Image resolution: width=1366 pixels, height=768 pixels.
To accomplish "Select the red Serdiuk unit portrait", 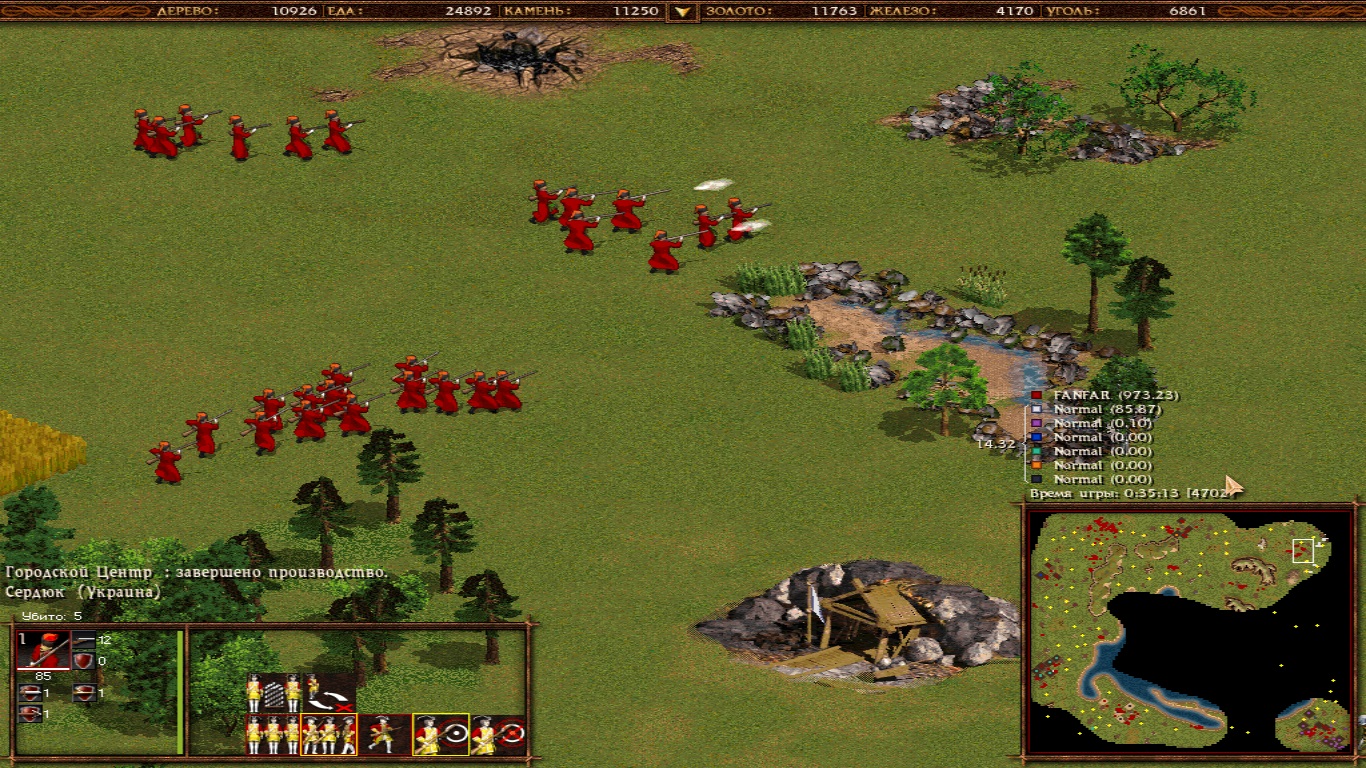I will pyautogui.click(x=43, y=650).
